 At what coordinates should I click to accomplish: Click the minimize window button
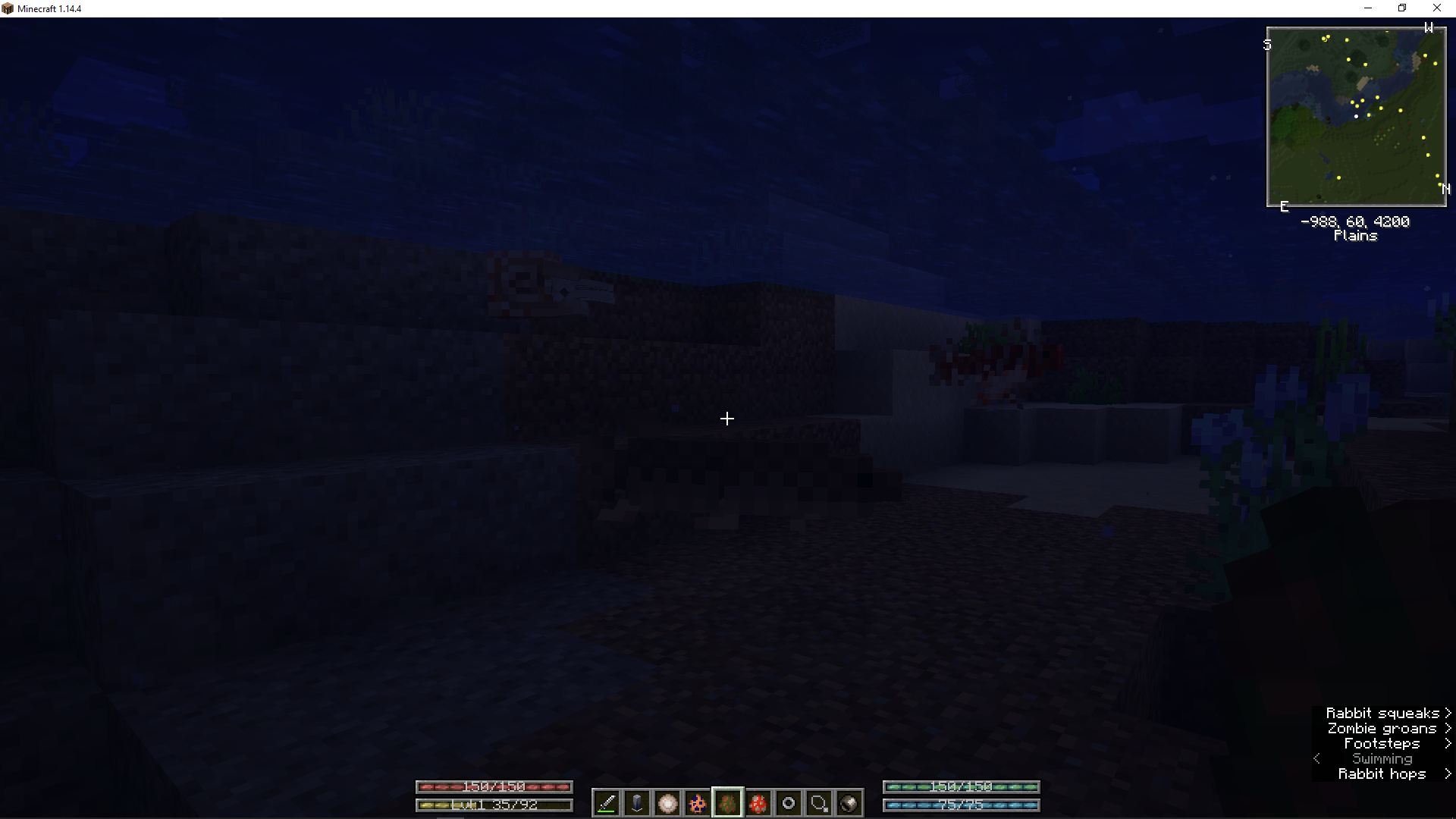1368,8
